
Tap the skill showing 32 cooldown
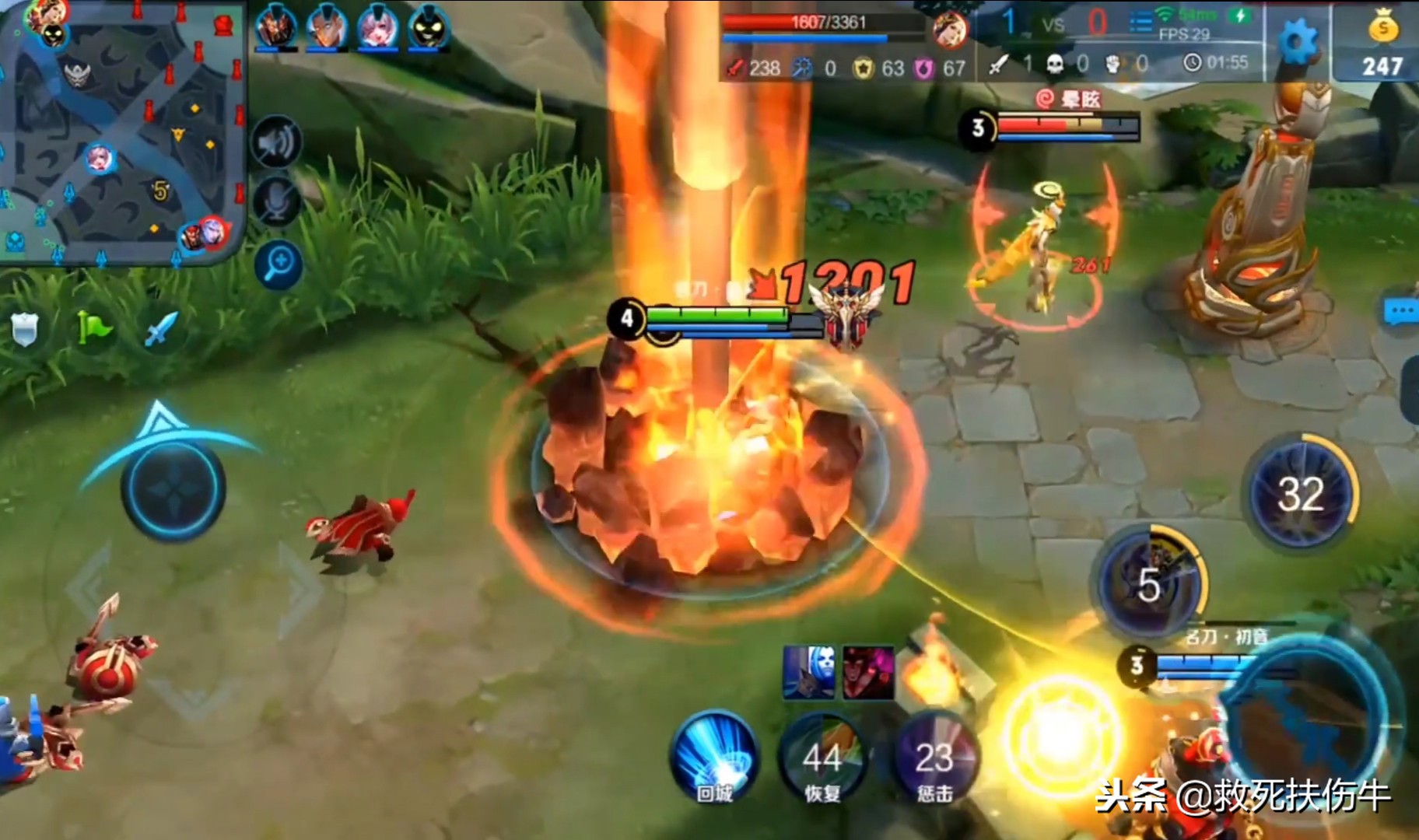click(1301, 493)
